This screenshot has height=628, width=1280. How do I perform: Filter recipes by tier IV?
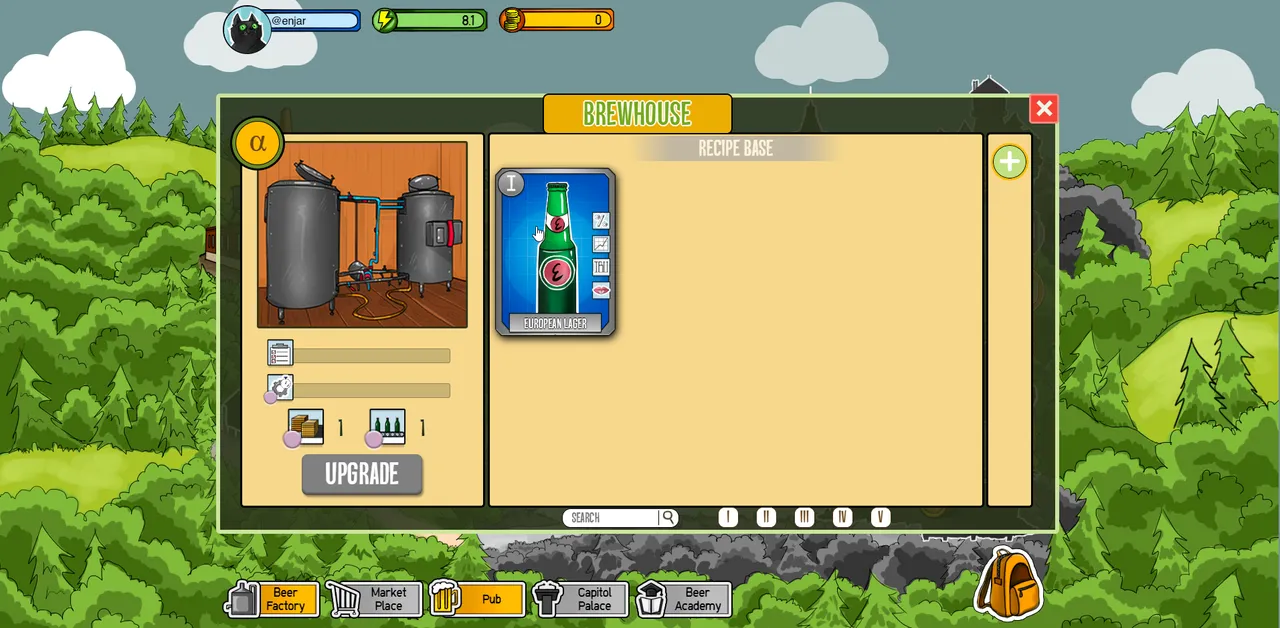click(x=842, y=517)
